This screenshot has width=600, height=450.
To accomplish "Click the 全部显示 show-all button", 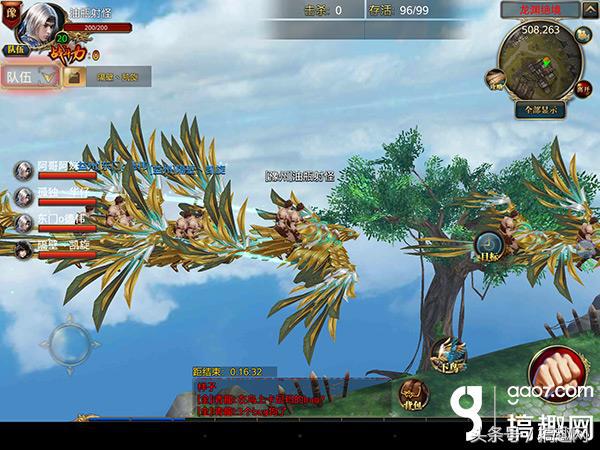I will pyautogui.click(x=541, y=109).
